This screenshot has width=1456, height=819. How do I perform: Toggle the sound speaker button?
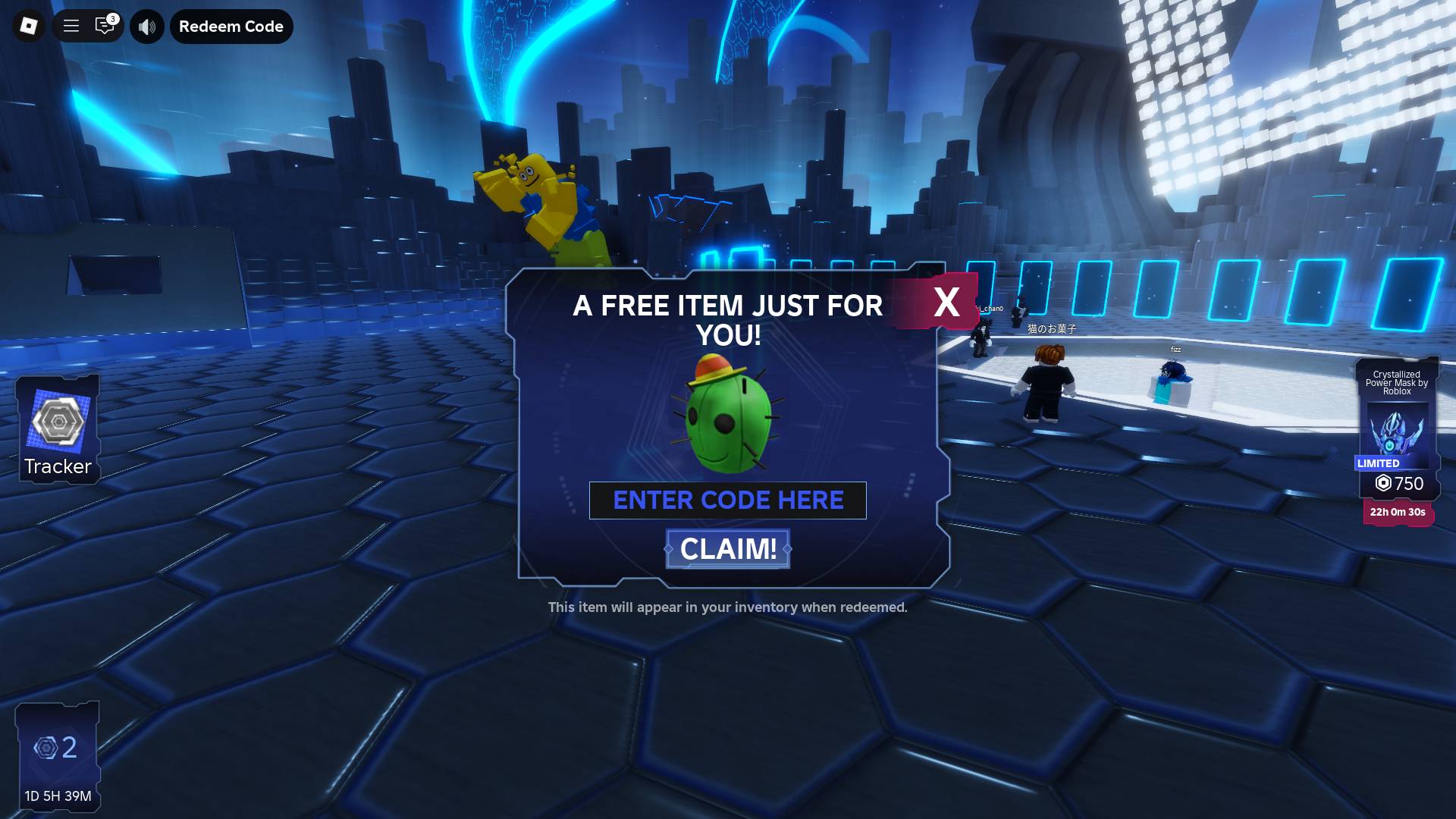[x=147, y=27]
